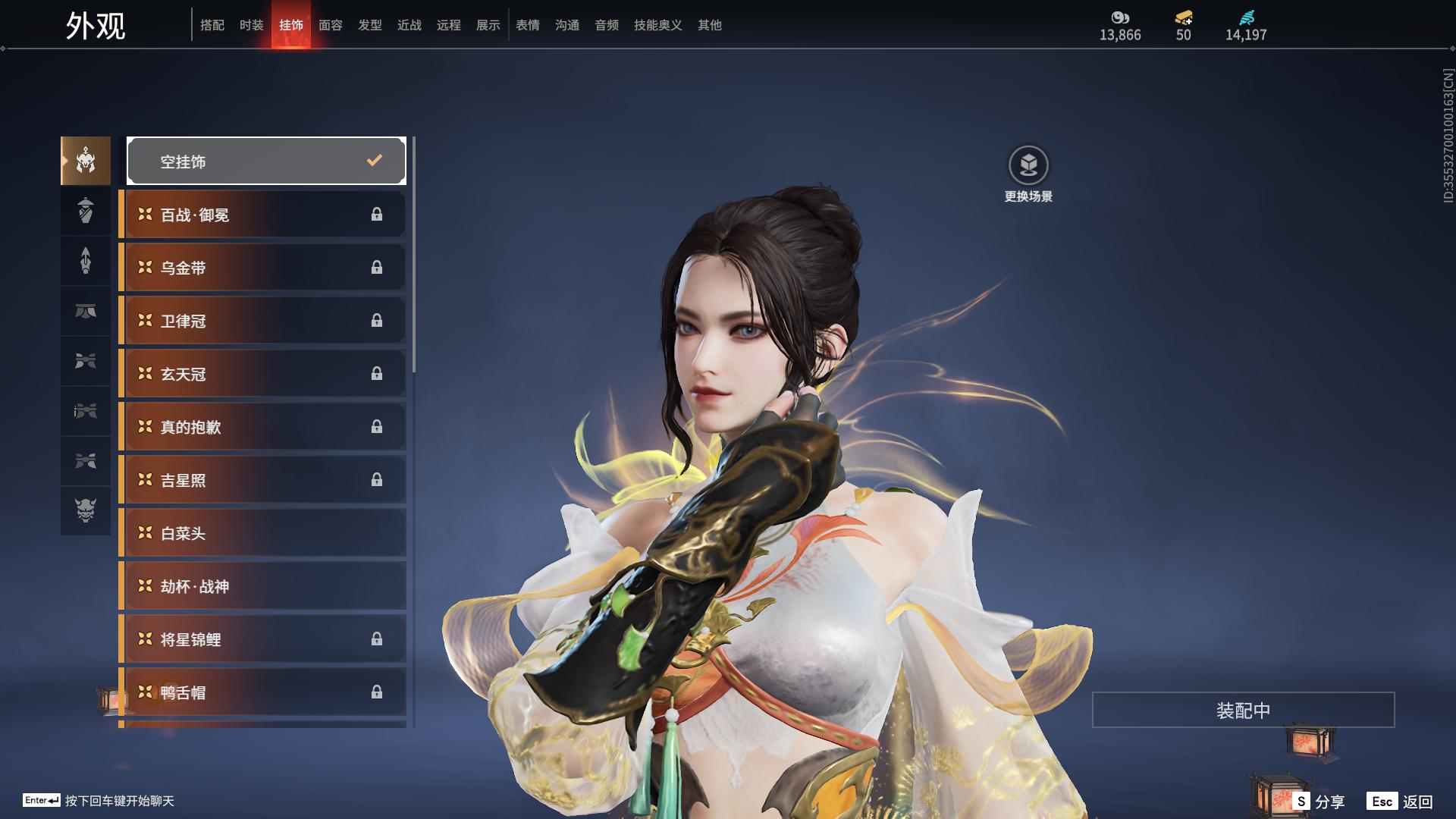The height and width of the screenshot is (819, 1456).
Task: Open the 搭配 tab
Action: coord(212,25)
